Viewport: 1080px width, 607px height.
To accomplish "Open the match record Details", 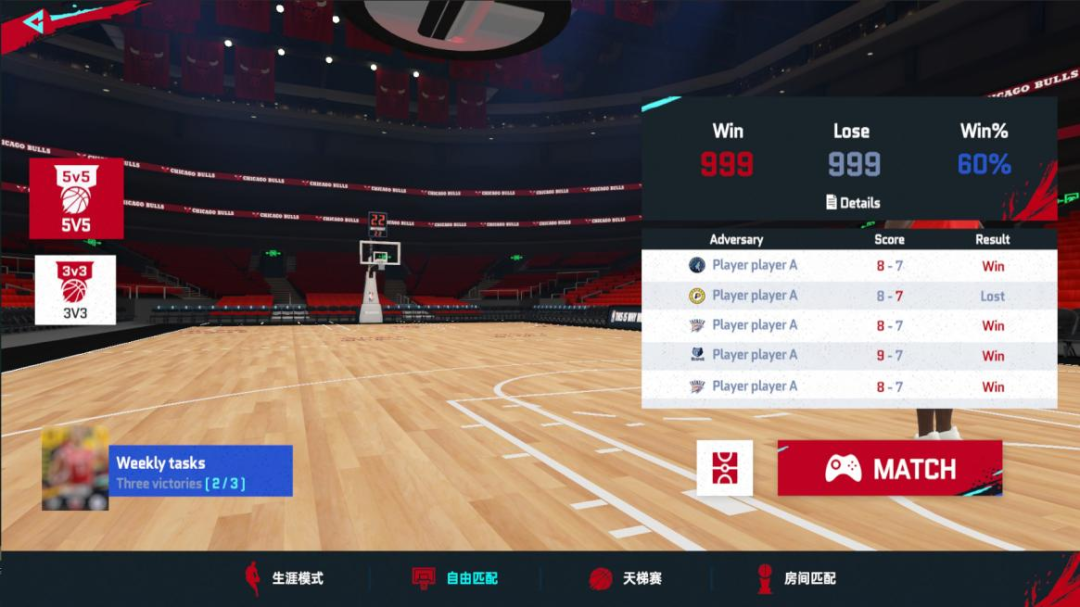I will [853, 202].
